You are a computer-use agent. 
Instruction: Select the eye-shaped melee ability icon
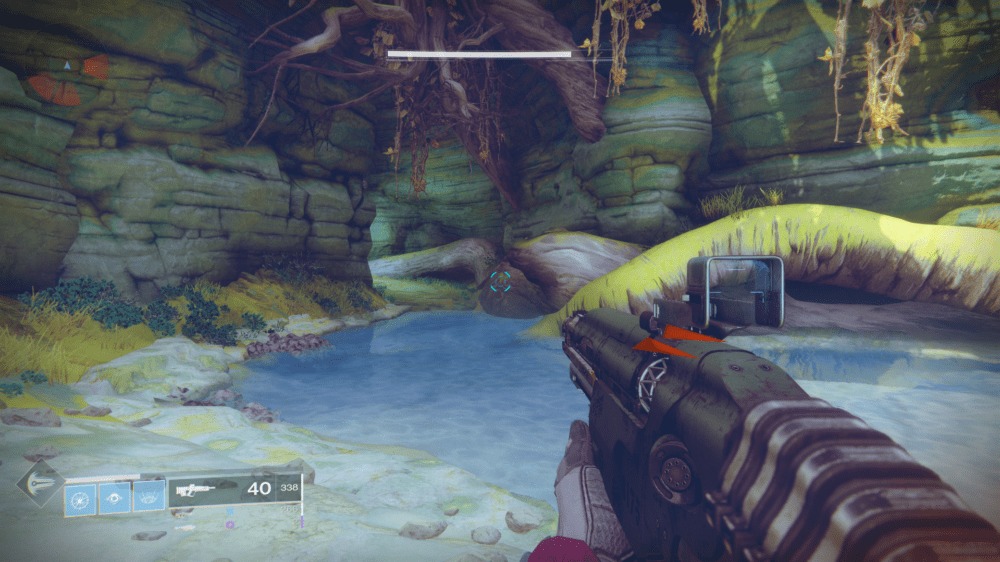pyautogui.click(x=114, y=496)
